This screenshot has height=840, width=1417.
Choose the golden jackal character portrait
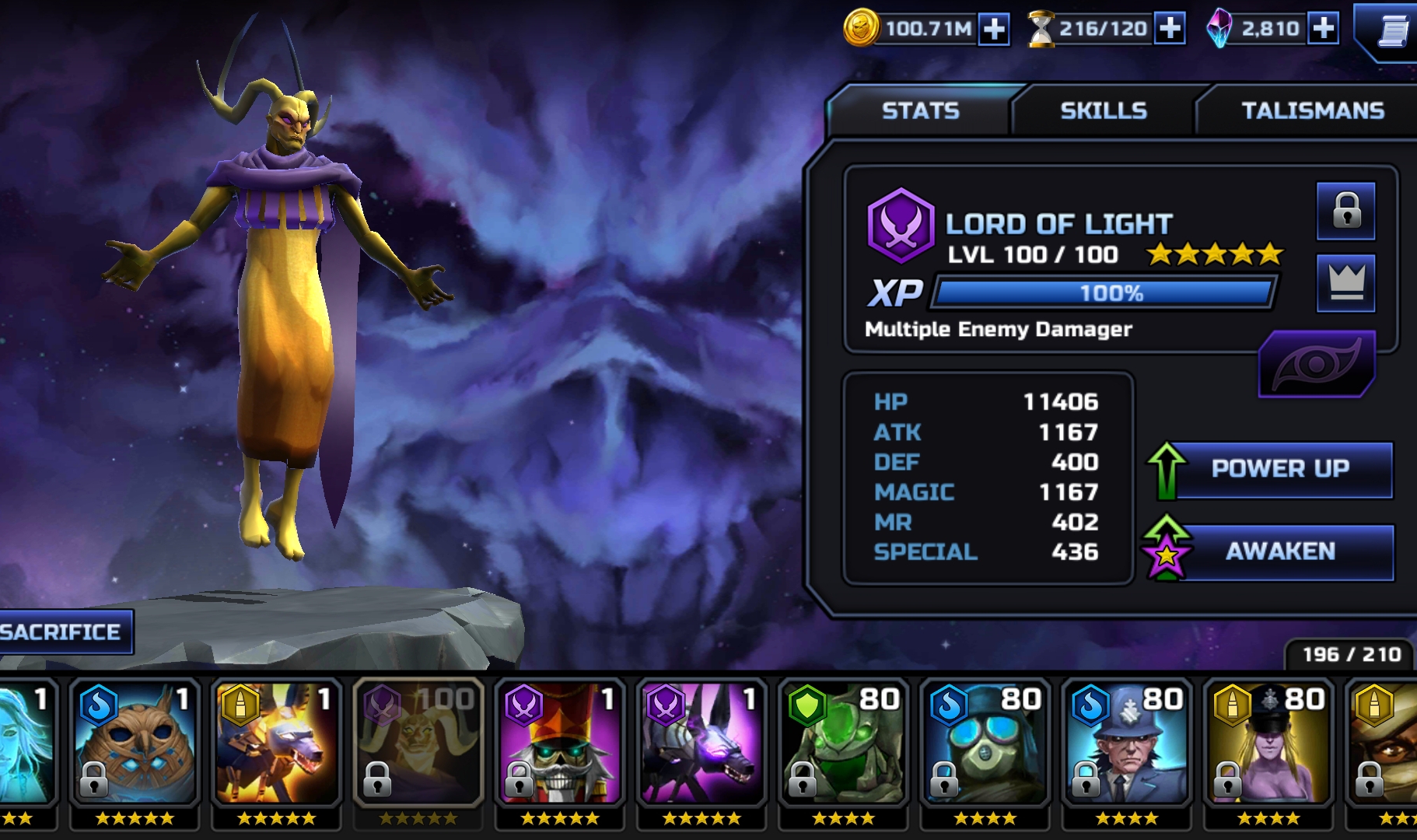[x=276, y=744]
